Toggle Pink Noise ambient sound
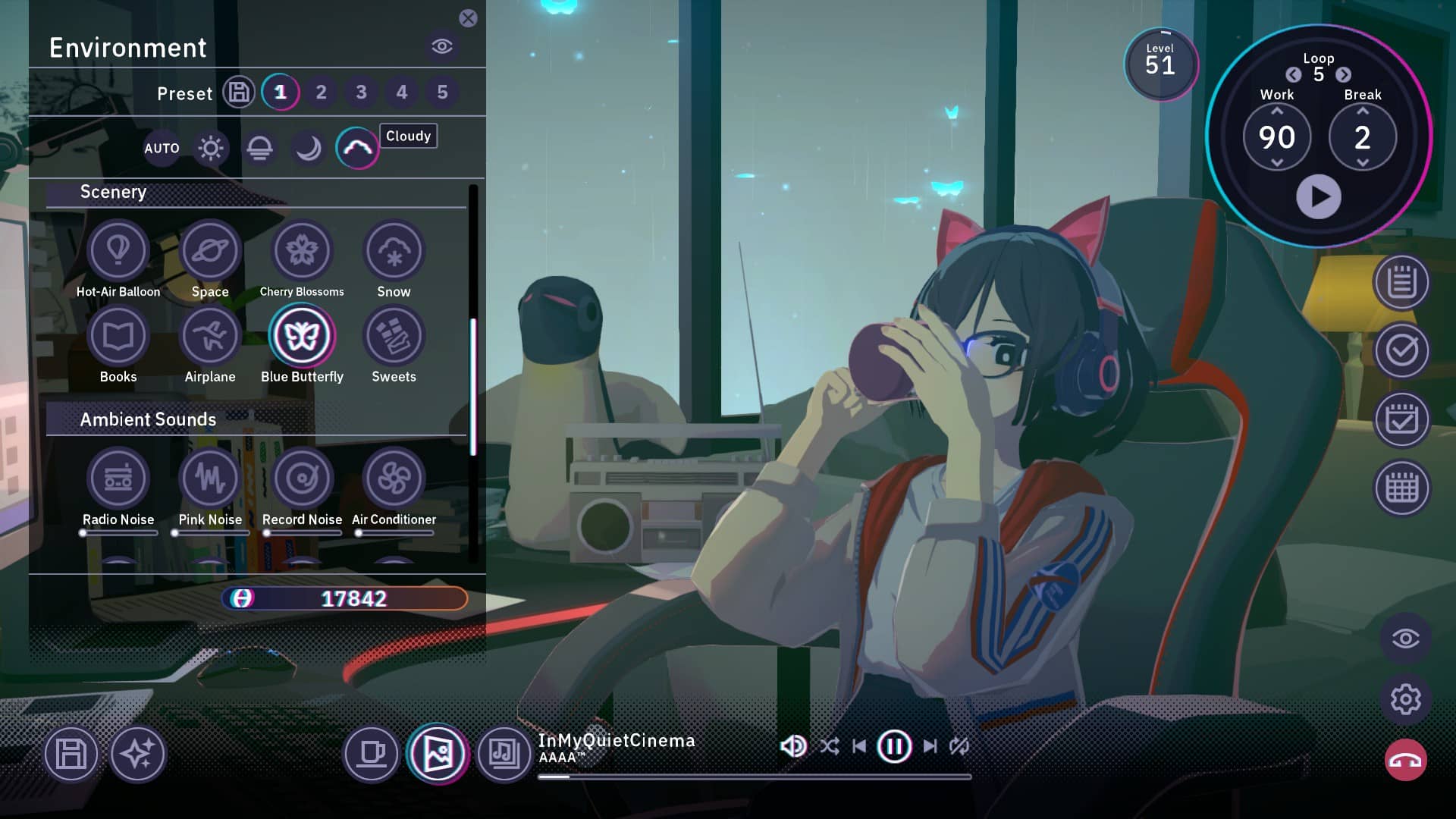This screenshot has width=1456, height=819. pyautogui.click(x=210, y=478)
